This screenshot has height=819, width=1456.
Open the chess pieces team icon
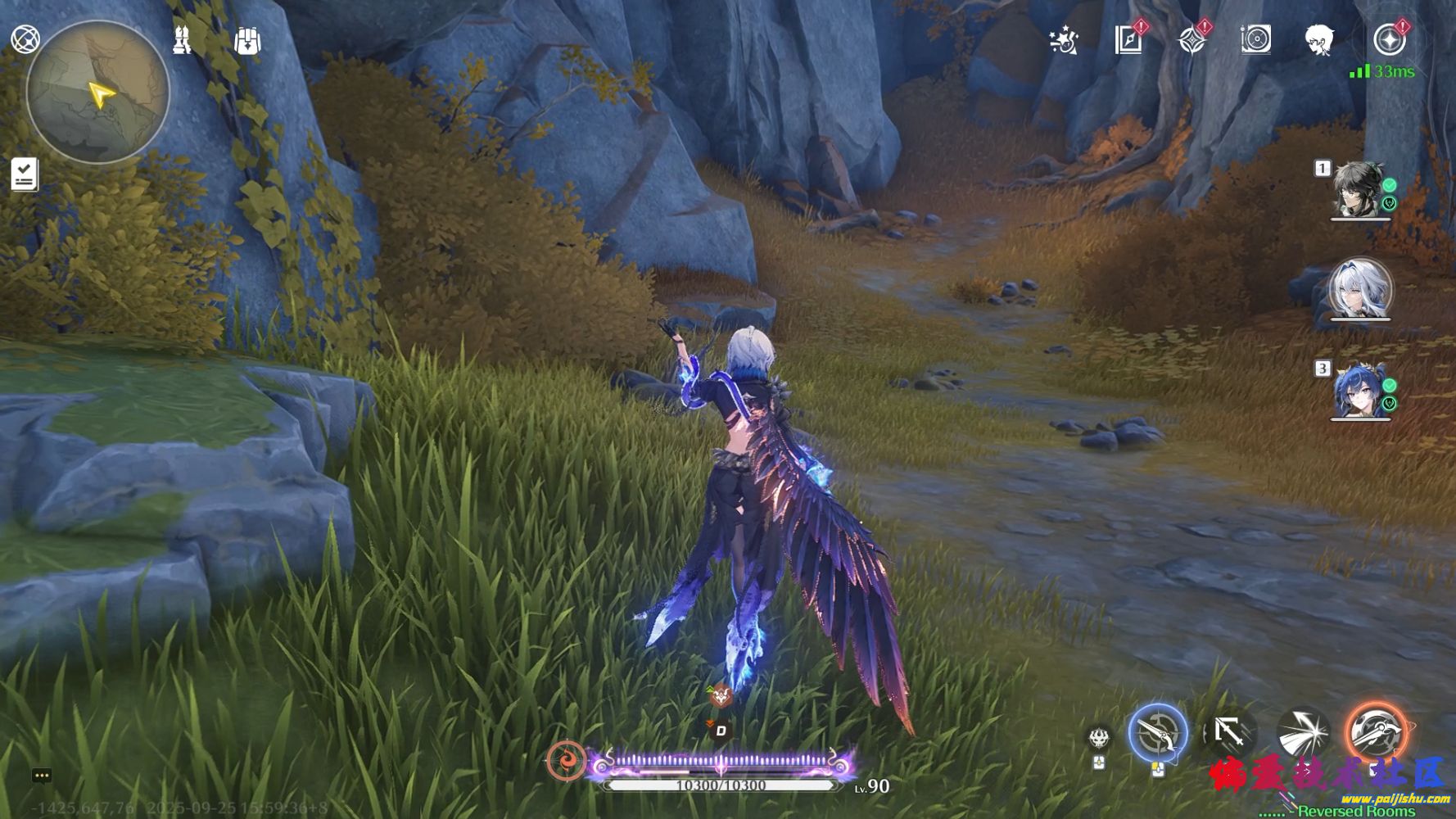pyautogui.click(x=183, y=40)
